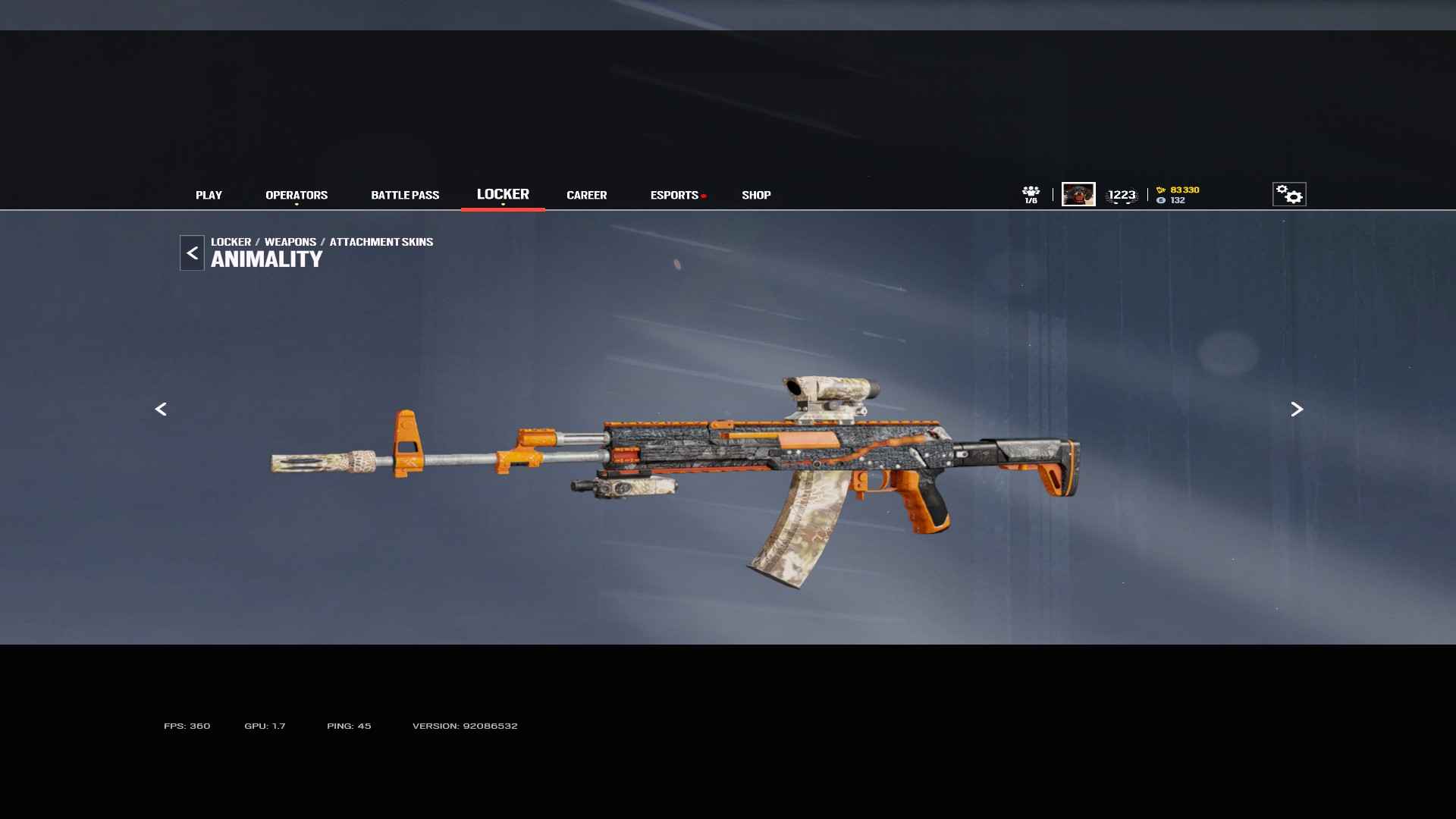Go back with the arrow button
The height and width of the screenshot is (819, 1456).
(192, 253)
